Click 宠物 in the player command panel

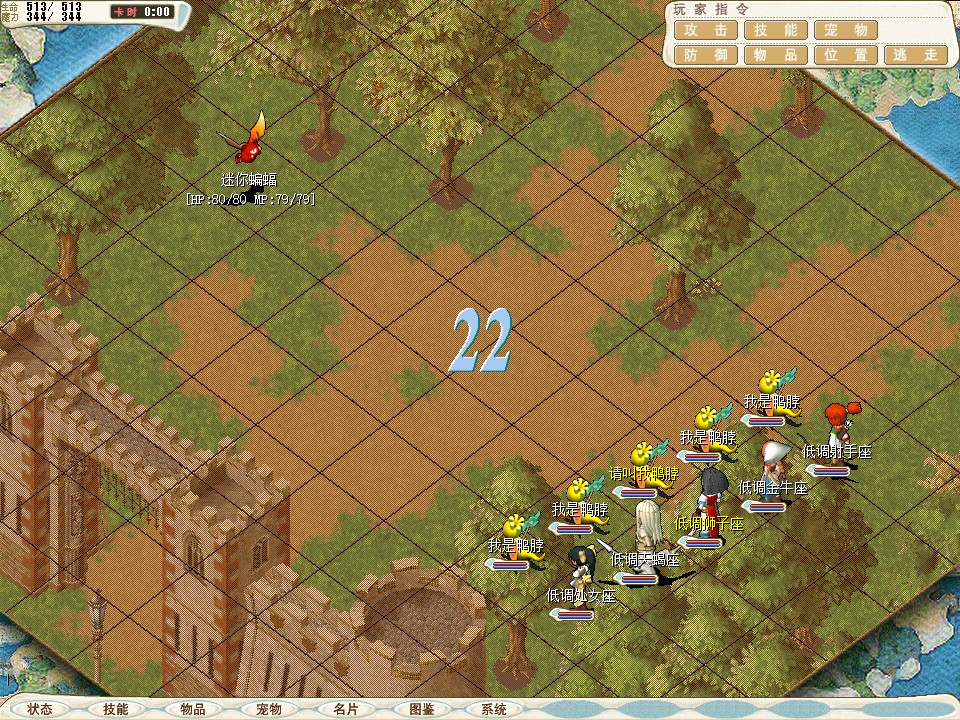click(x=845, y=31)
